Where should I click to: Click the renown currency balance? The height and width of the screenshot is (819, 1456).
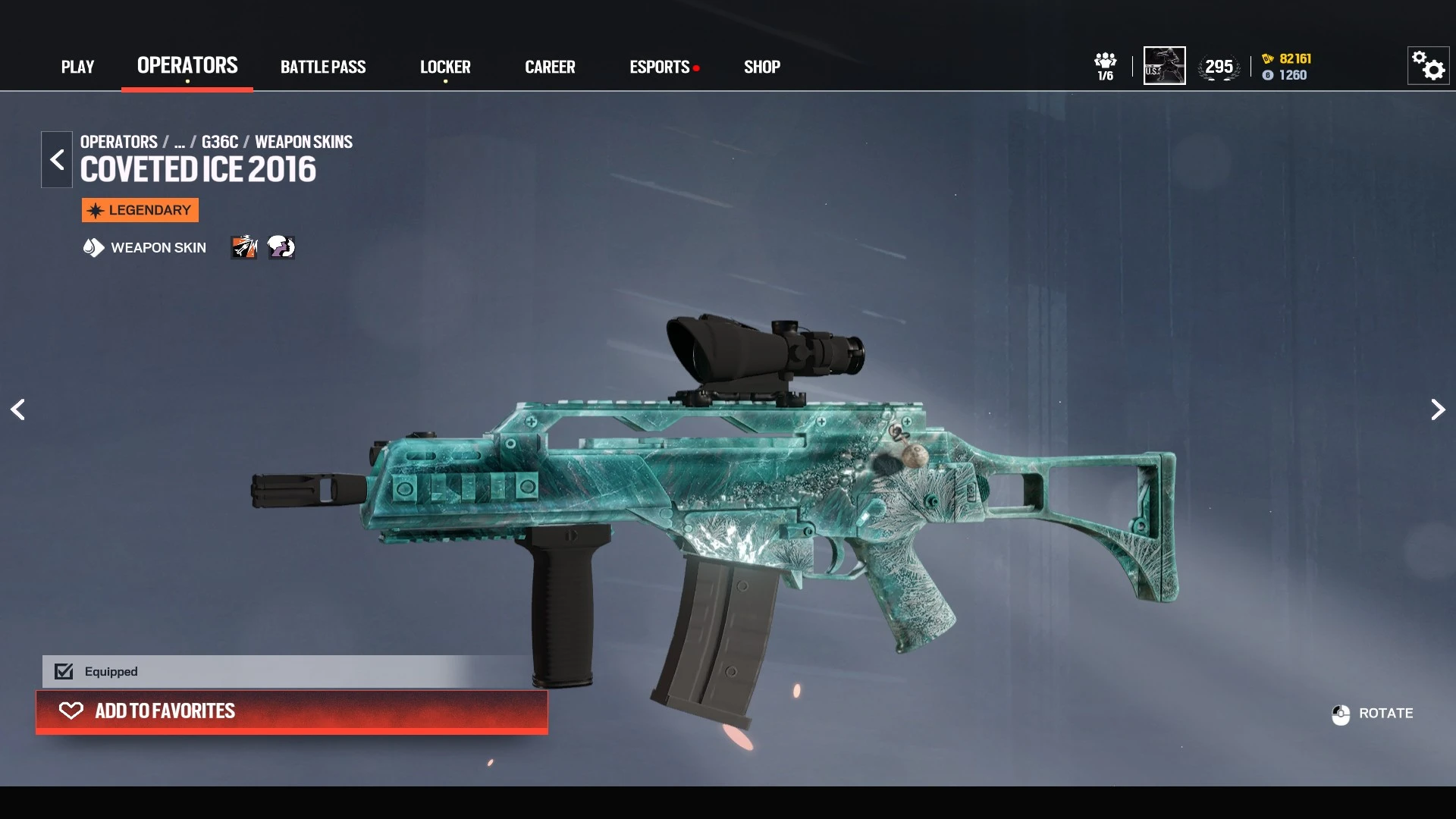point(1287,58)
